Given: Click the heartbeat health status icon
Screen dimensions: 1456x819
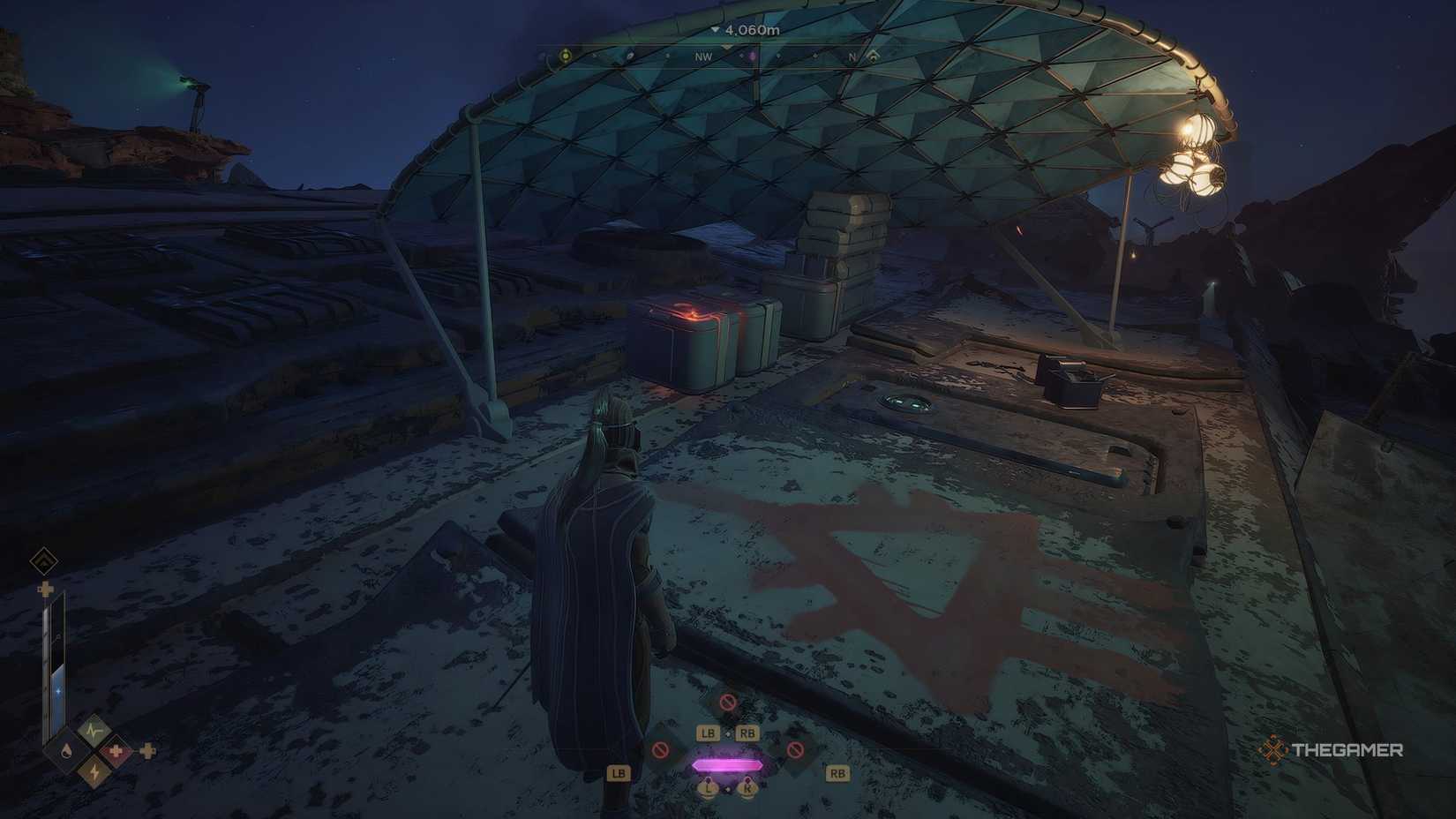Looking at the screenshot, I should 94,731.
